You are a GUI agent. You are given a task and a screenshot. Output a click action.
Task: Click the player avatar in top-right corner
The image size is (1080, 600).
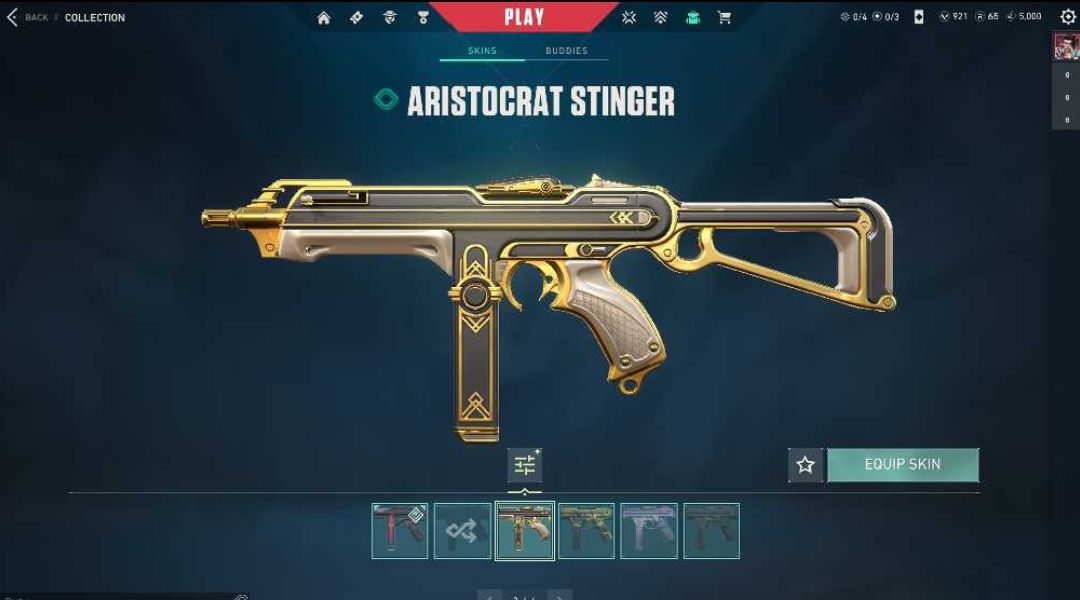(x=1066, y=47)
